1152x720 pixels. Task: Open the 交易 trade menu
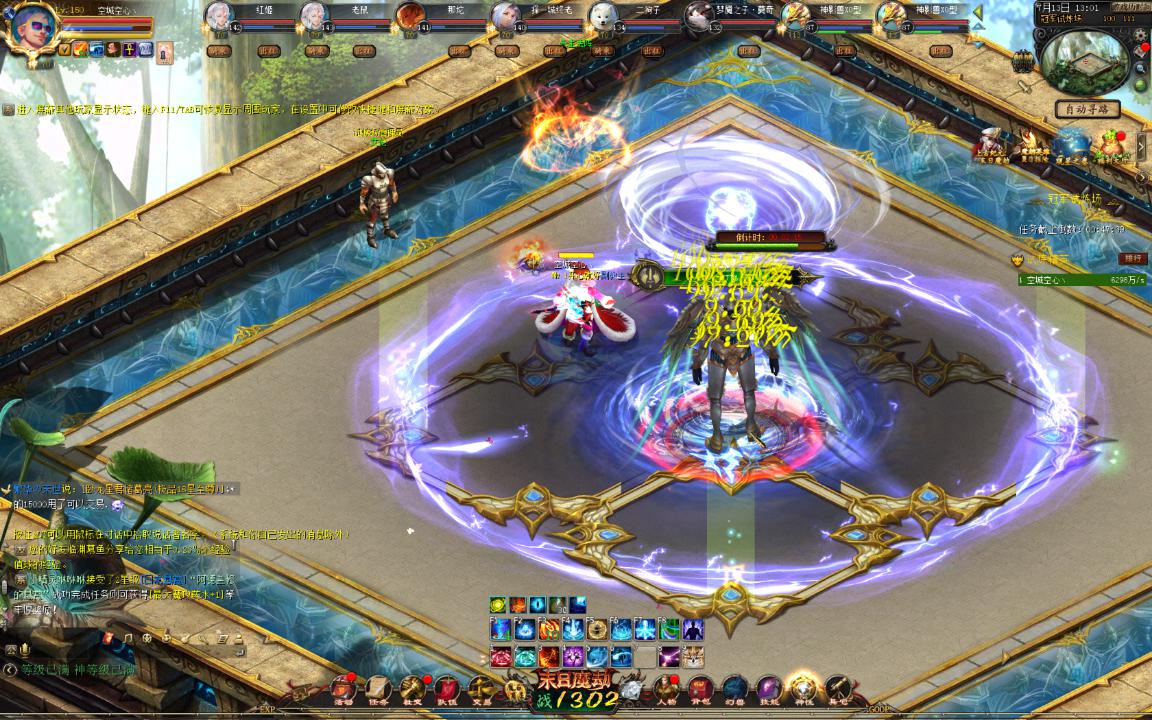click(x=482, y=688)
